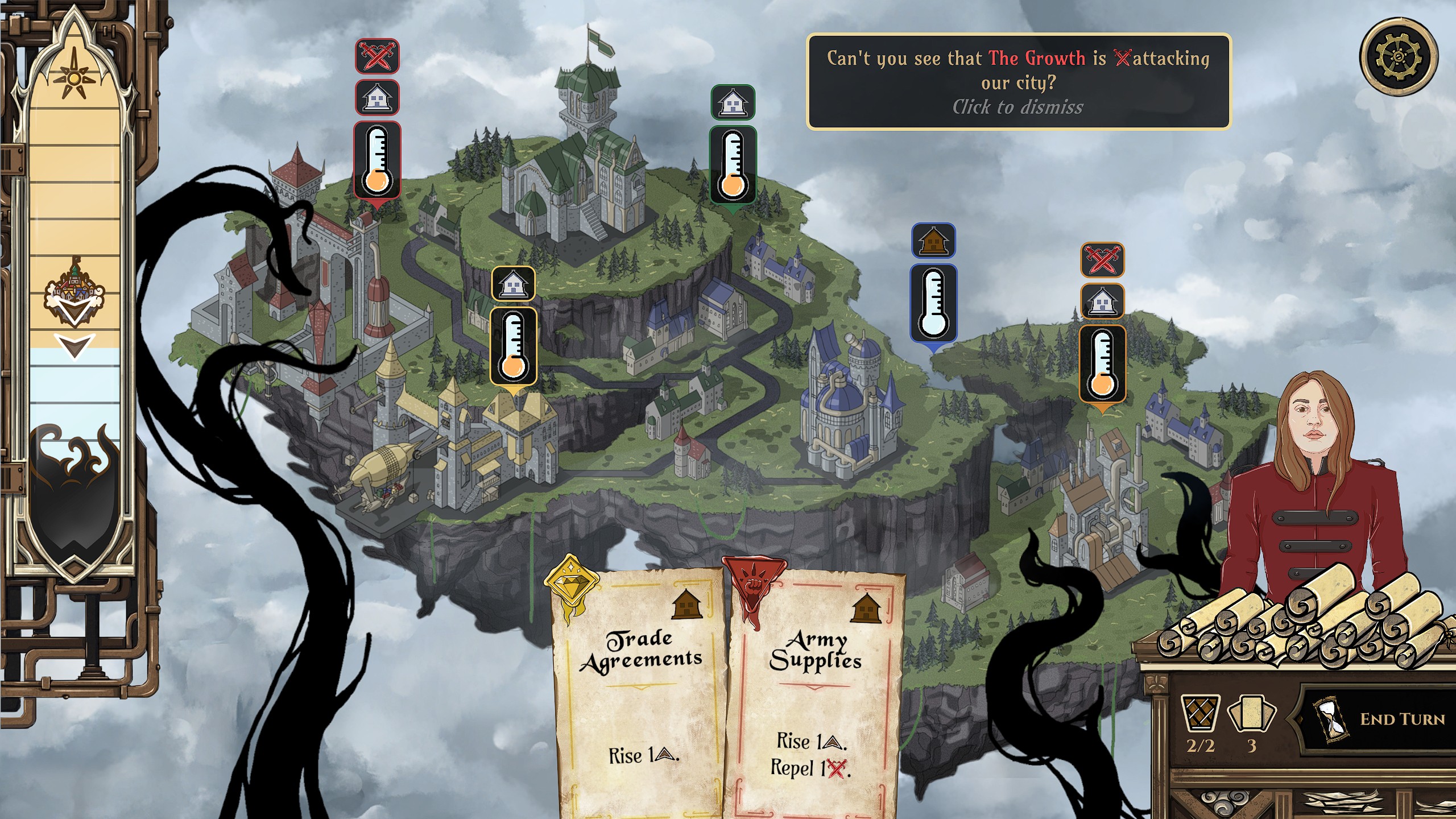Screen dimensions: 1456x819
Task: Select the red district thermometer marker
Action: 377,160
